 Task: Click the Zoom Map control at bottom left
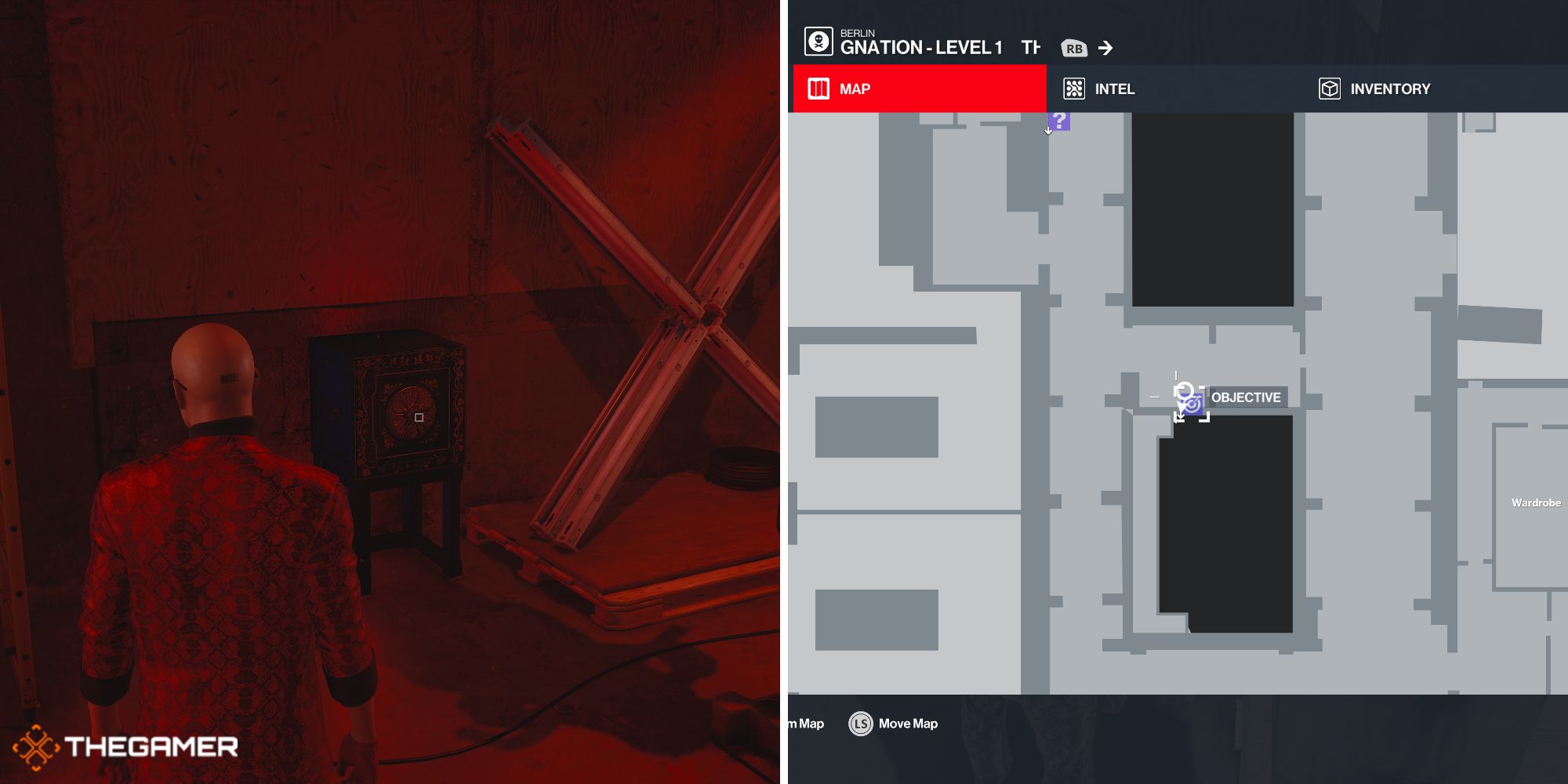tap(804, 724)
